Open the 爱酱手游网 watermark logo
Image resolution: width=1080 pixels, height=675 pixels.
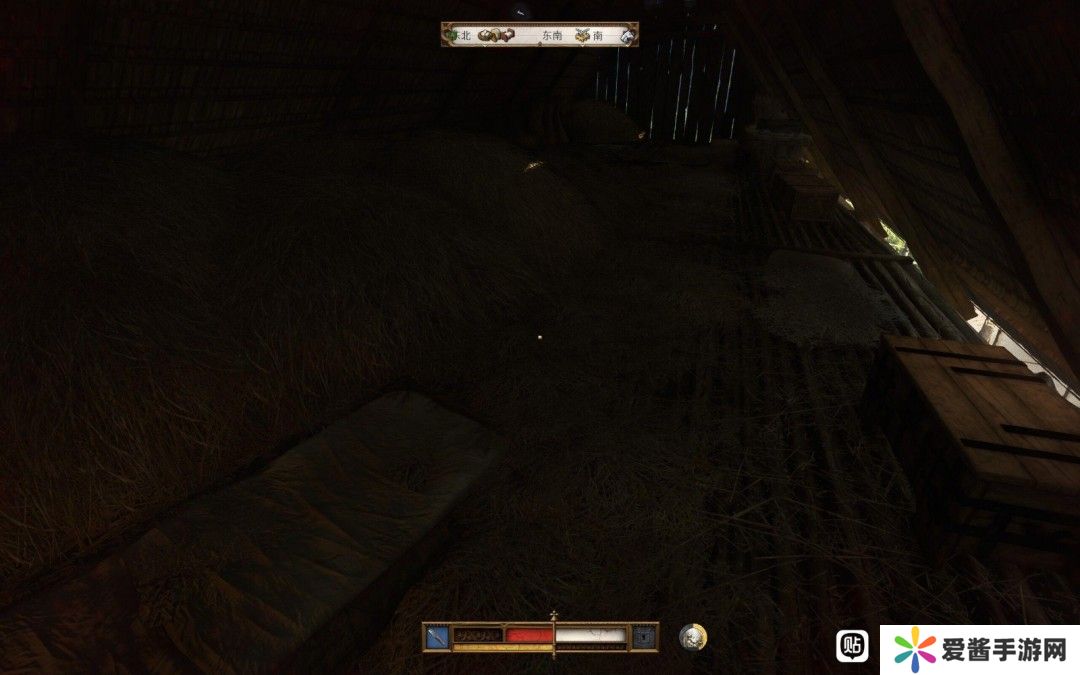click(980, 651)
